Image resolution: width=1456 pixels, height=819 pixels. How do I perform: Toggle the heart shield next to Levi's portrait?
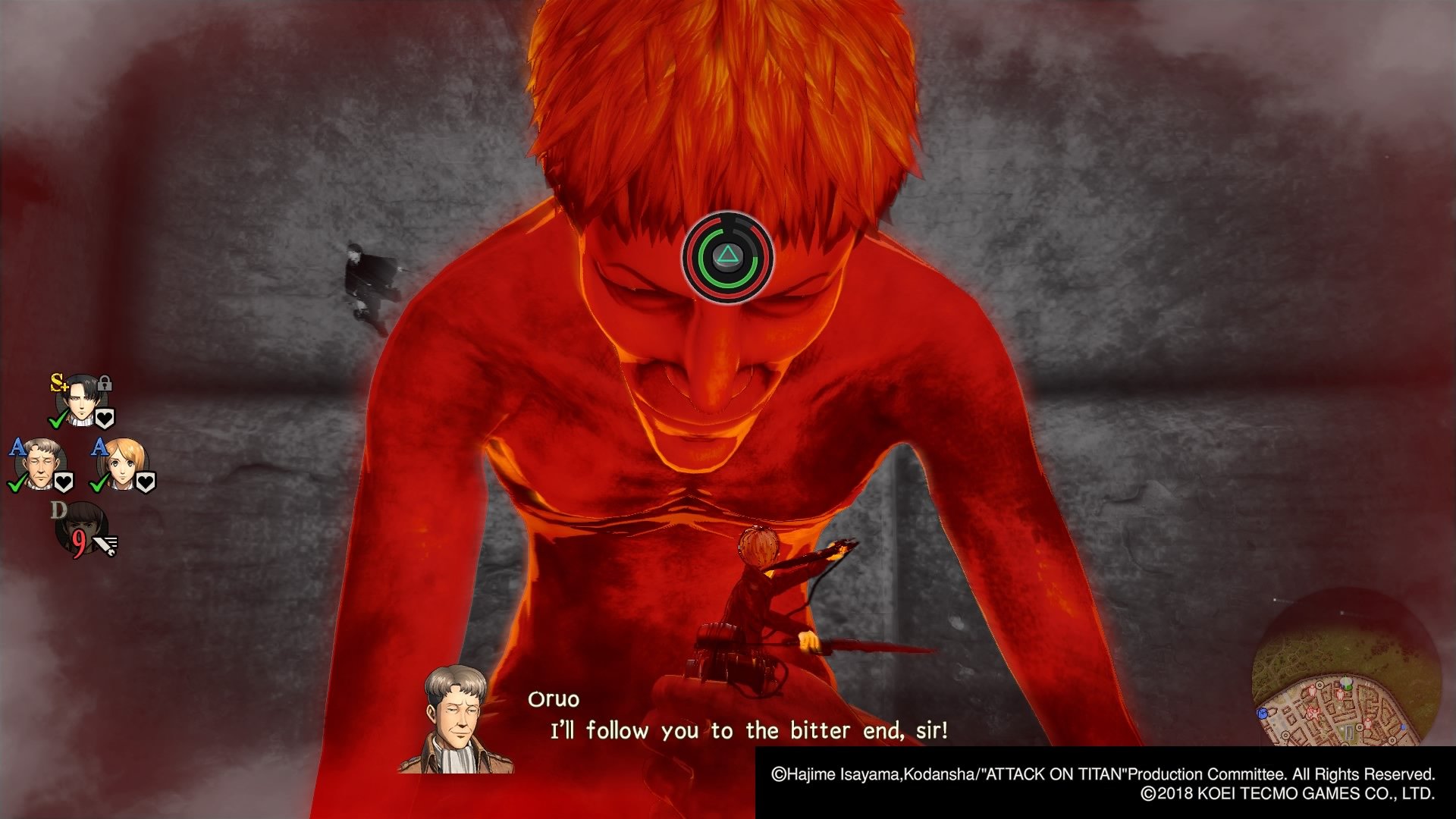pos(104,417)
